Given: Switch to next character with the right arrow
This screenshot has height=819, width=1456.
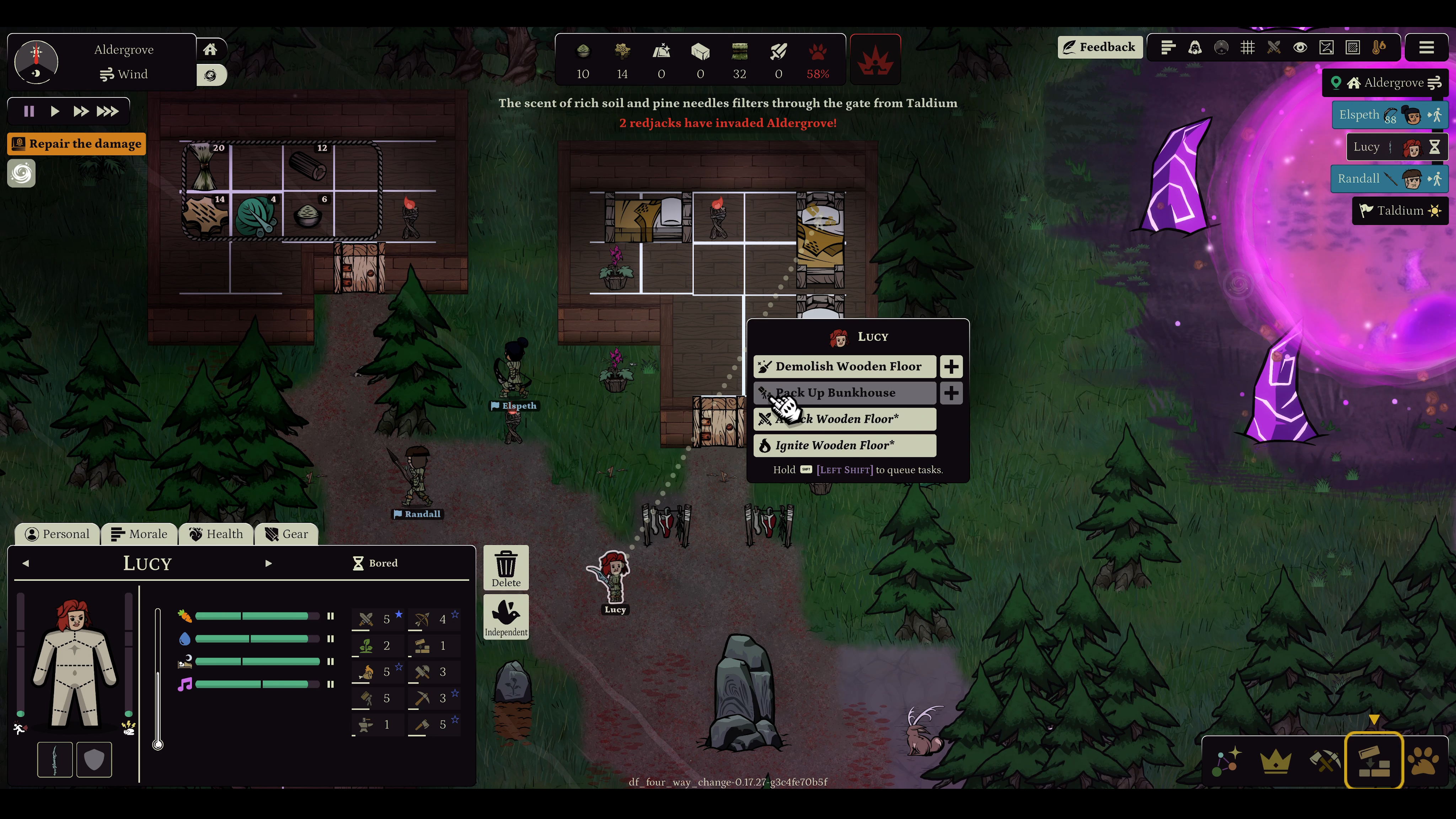Looking at the screenshot, I should (268, 563).
